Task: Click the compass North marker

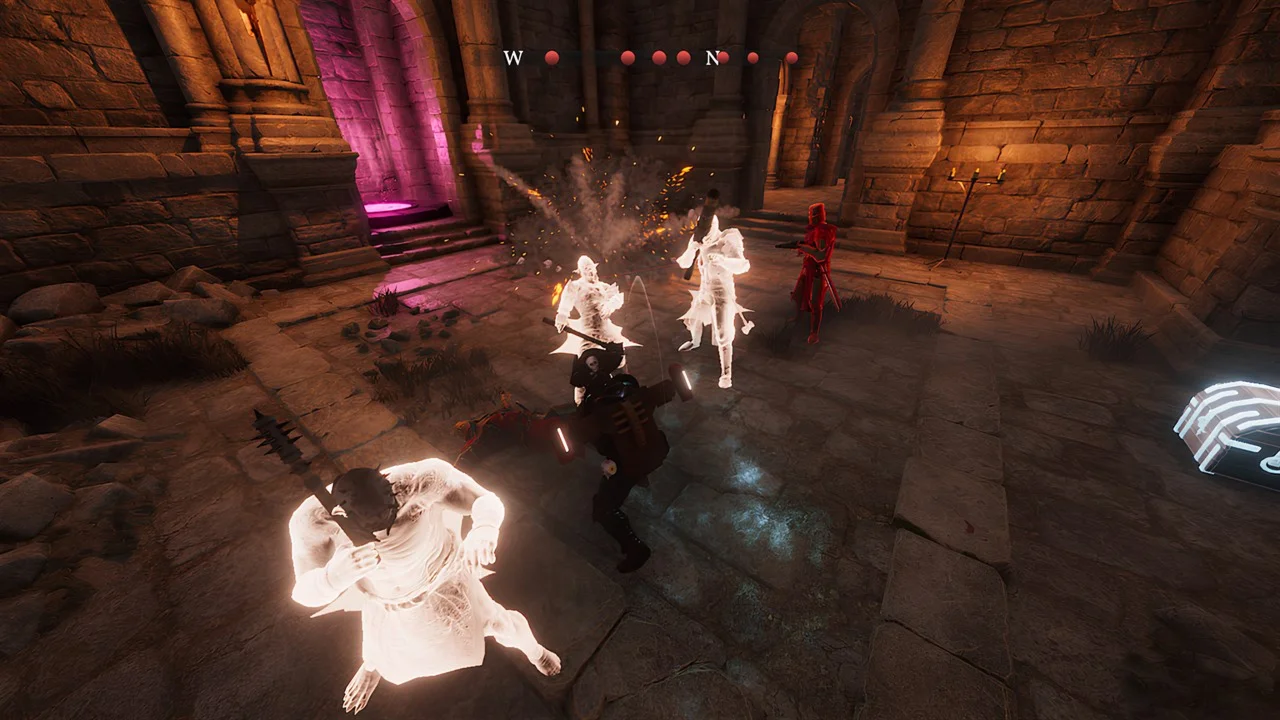Action: point(712,58)
